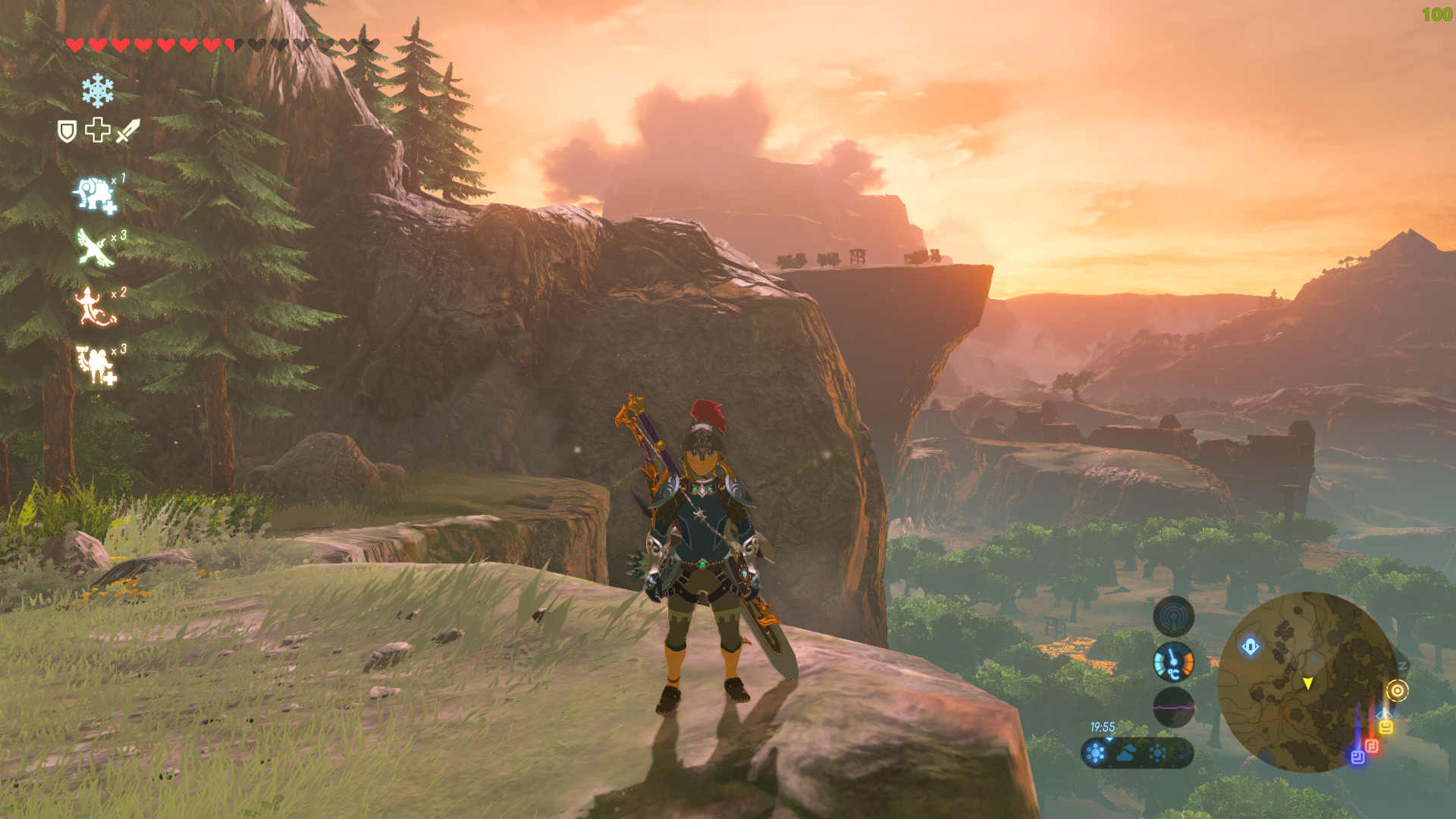This screenshot has height=819, width=1456.
Task: Click the hollow cross buff icon
Action: 98,130
